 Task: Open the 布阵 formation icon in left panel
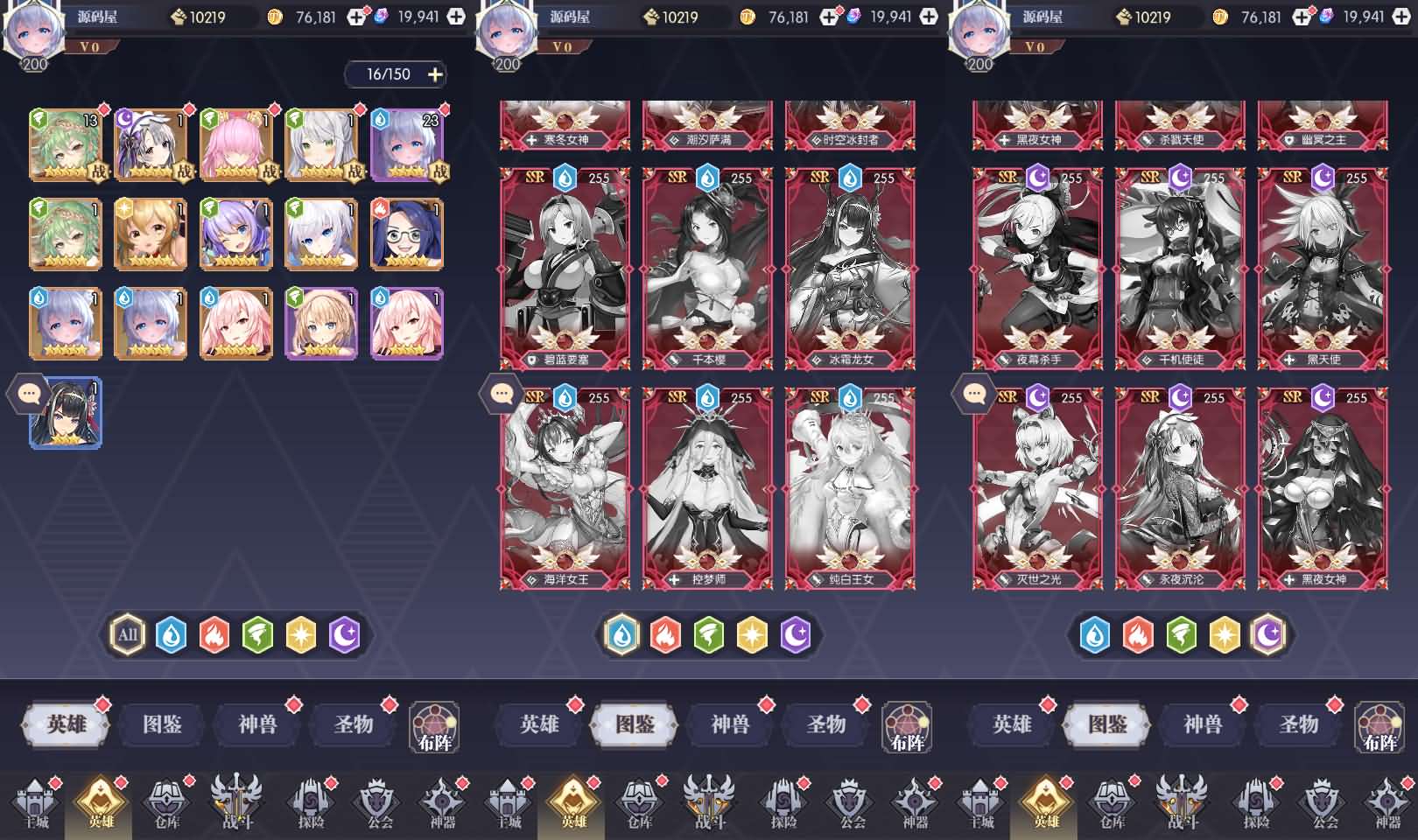pos(434,728)
